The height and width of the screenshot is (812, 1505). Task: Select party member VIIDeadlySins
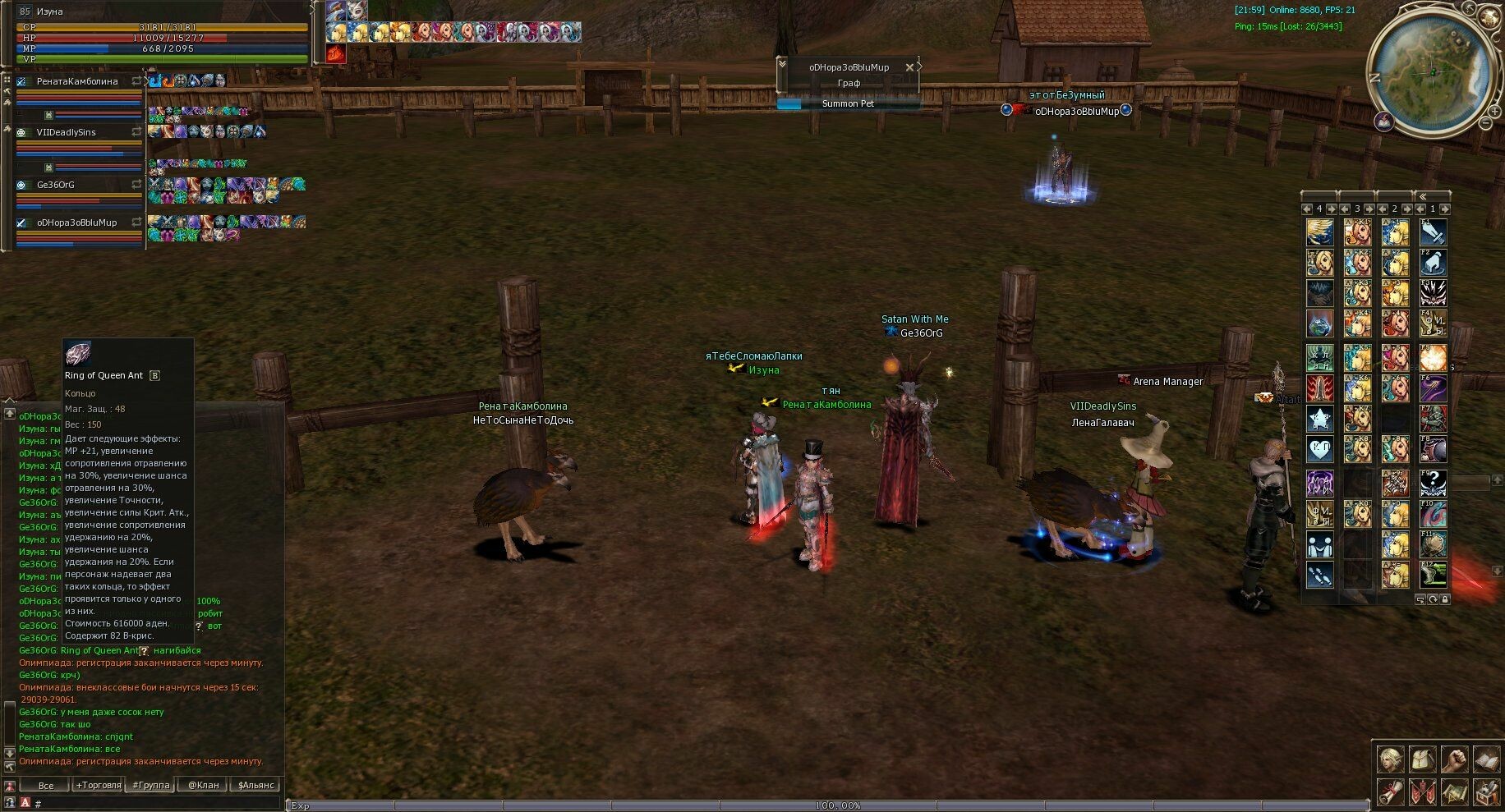point(67,133)
